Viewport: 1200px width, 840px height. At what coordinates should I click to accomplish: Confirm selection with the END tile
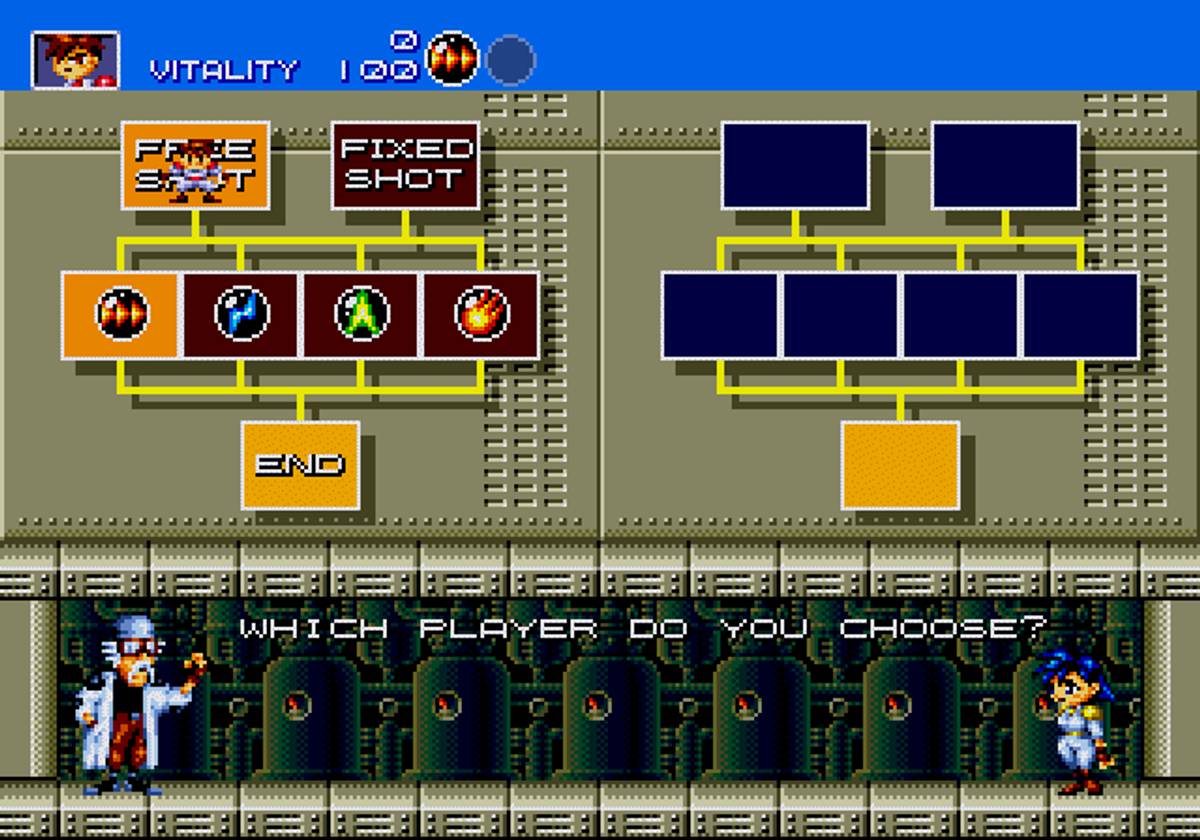click(300, 465)
